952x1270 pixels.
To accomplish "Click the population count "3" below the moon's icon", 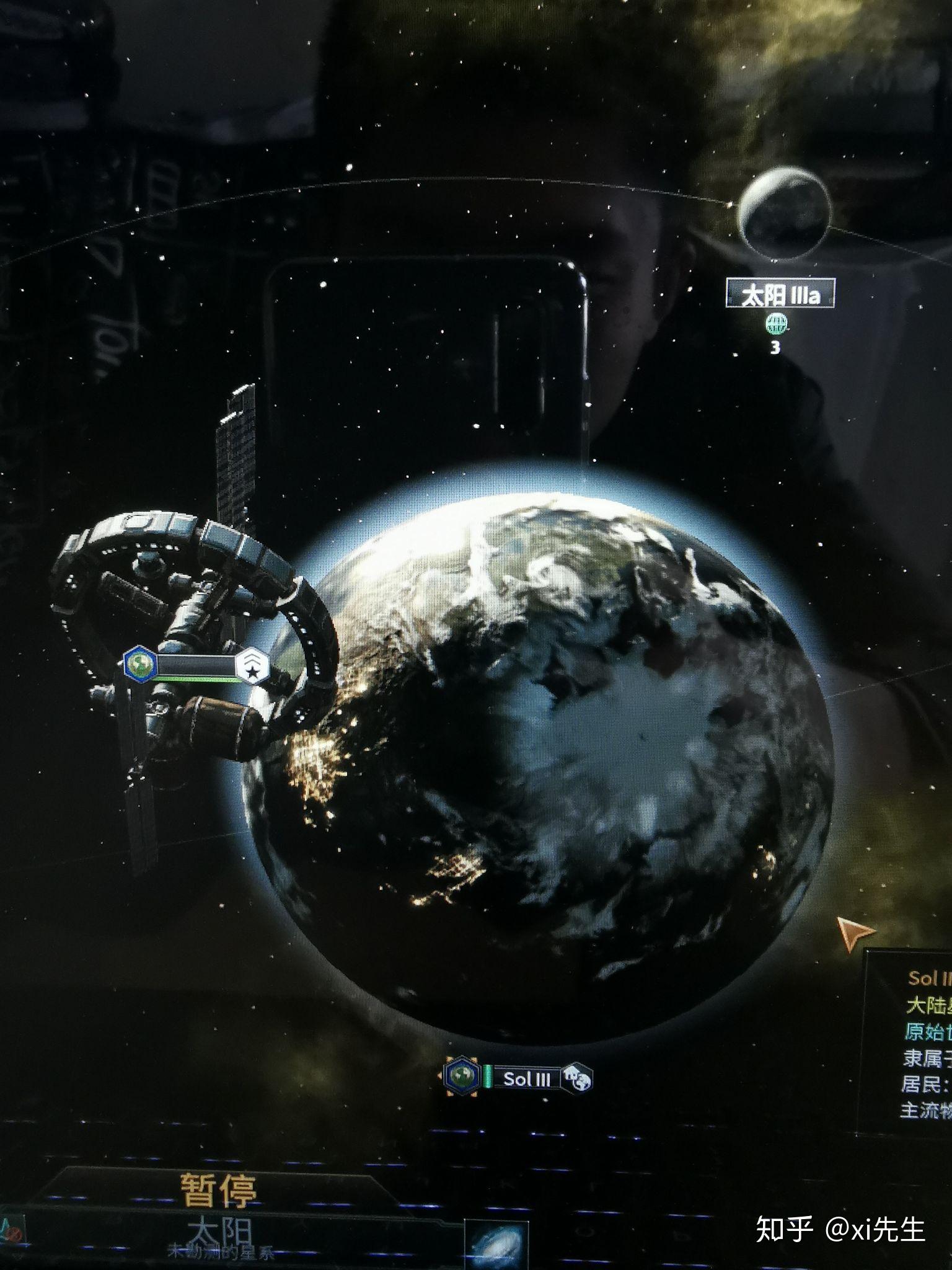I will [775, 347].
